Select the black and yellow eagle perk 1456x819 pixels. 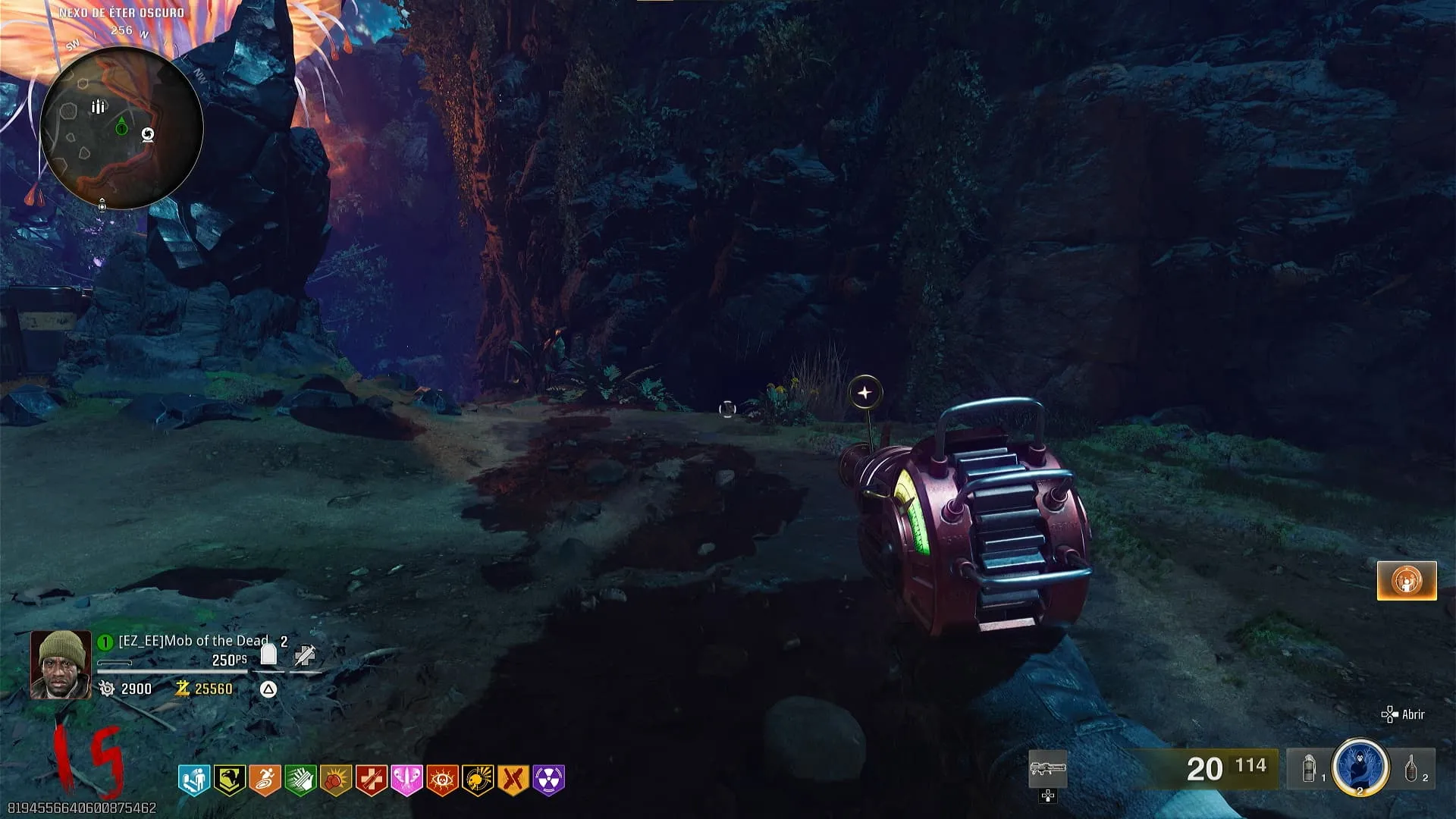pyautogui.click(x=229, y=779)
